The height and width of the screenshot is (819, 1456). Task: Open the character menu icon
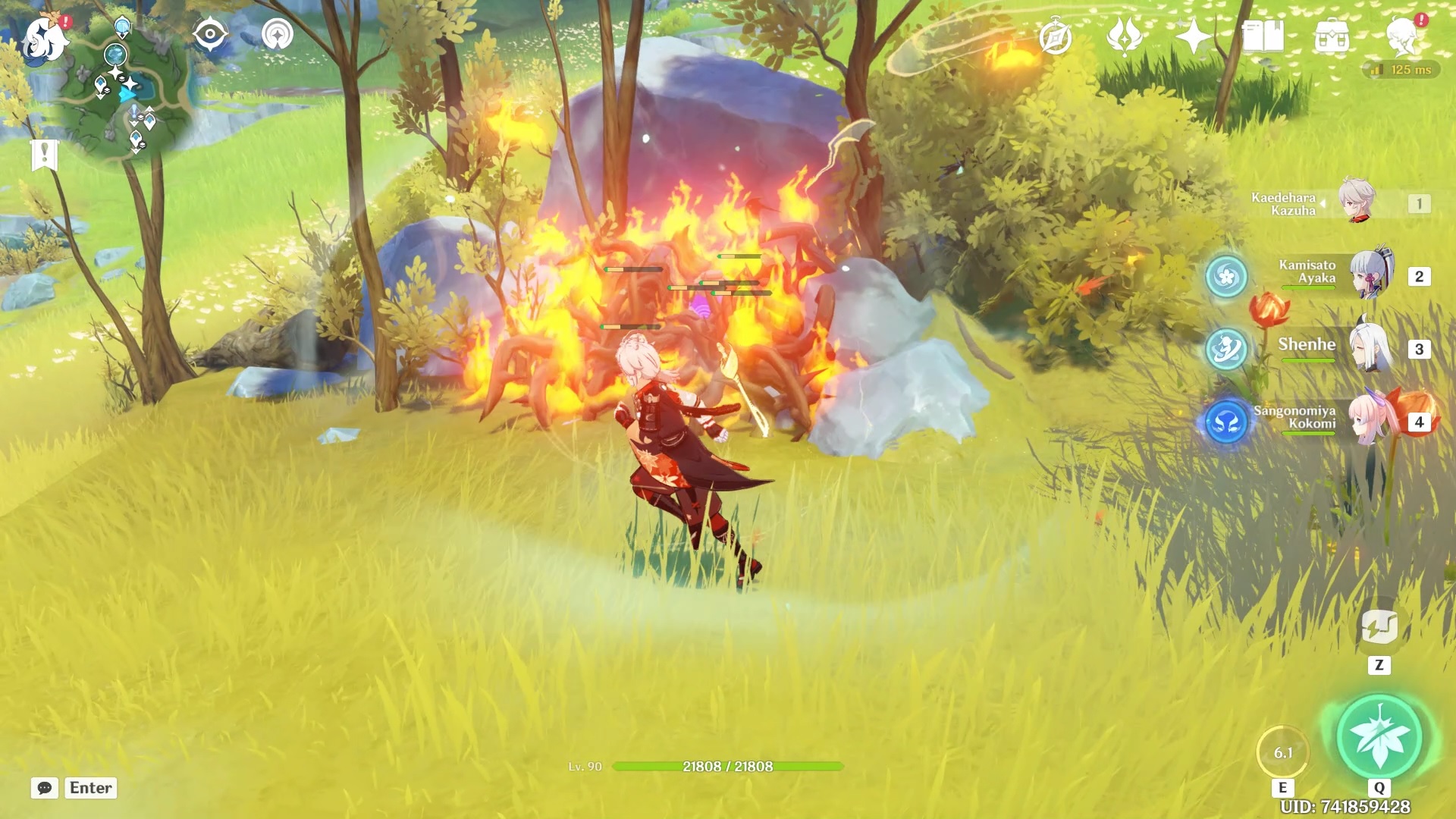coord(1402,36)
